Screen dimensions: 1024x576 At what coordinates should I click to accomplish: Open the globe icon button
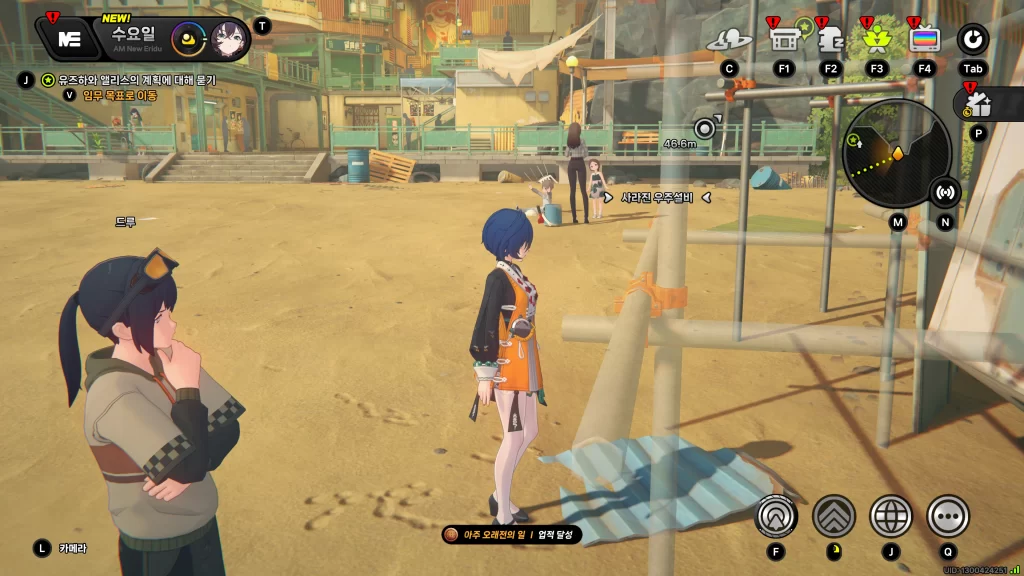click(x=891, y=516)
